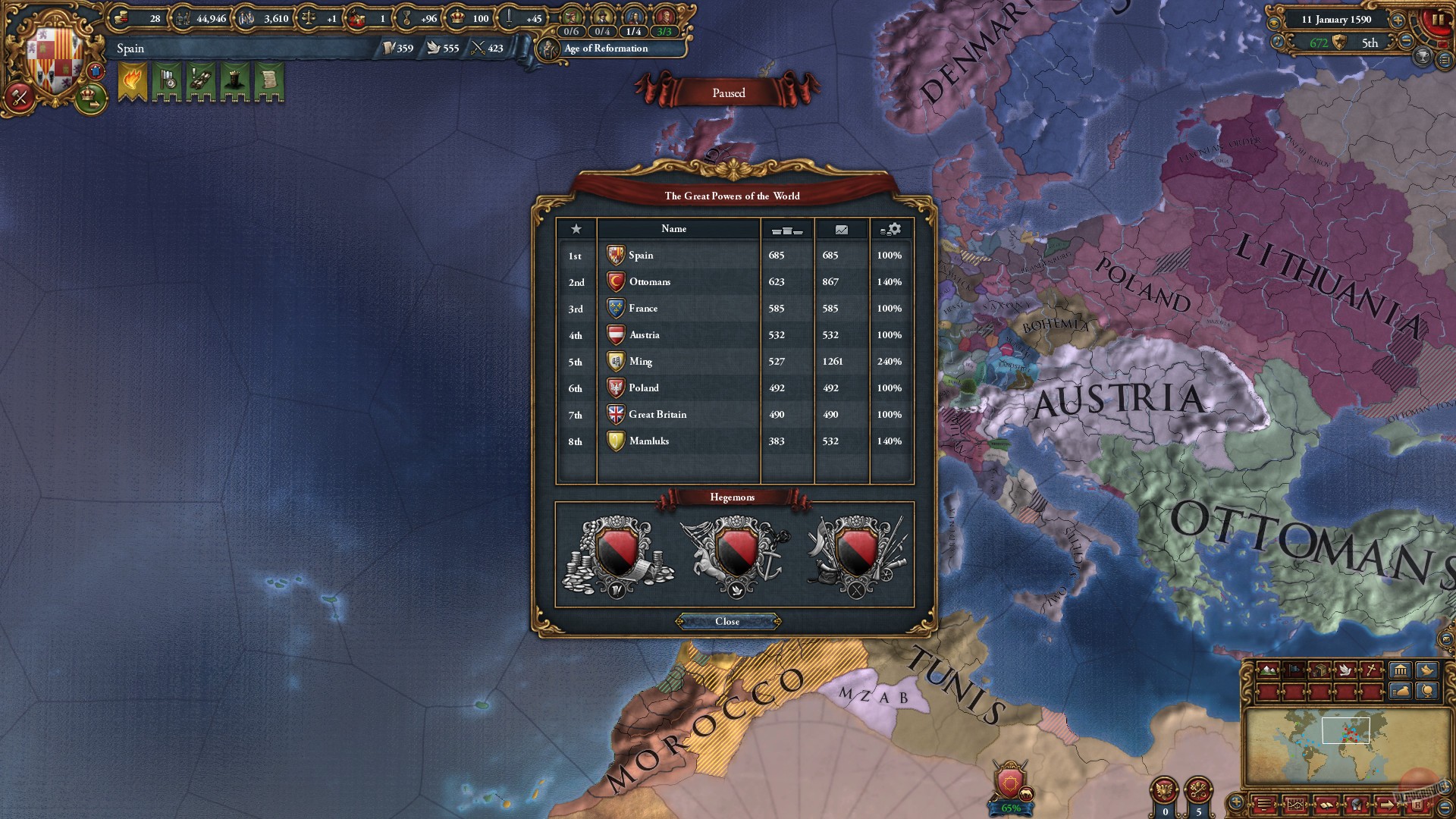
Task: Select the terrain map mode icon
Action: click(1268, 670)
